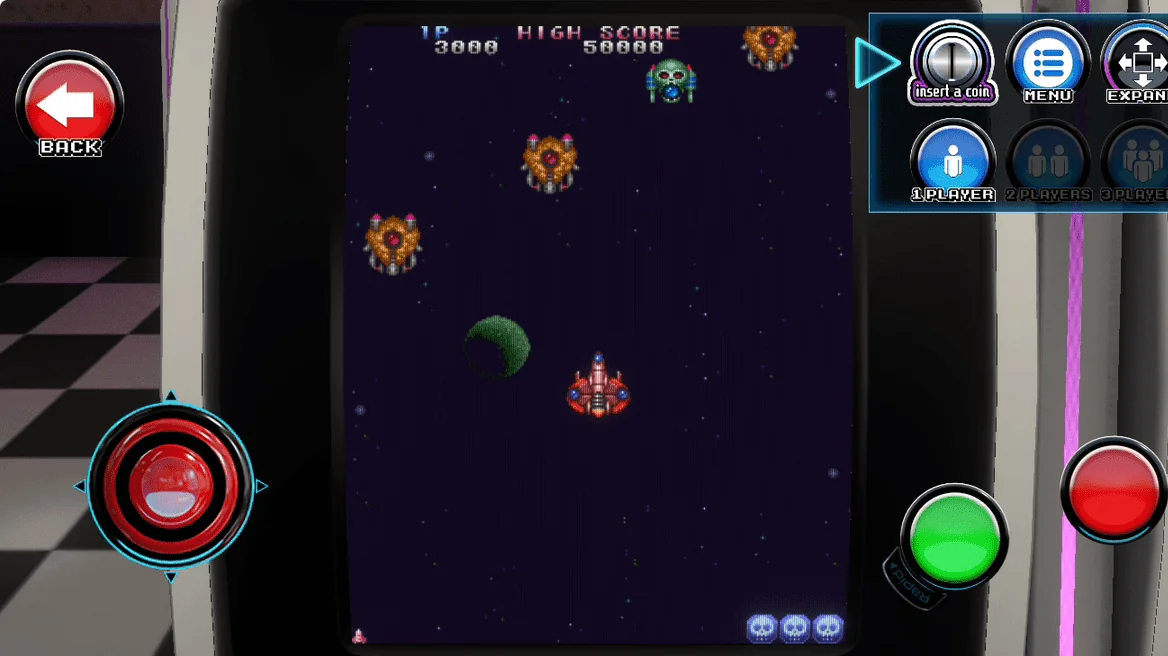This screenshot has height=656, width=1168.
Task: Select the 2 PLAYERS start button
Action: tap(1047, 161)
